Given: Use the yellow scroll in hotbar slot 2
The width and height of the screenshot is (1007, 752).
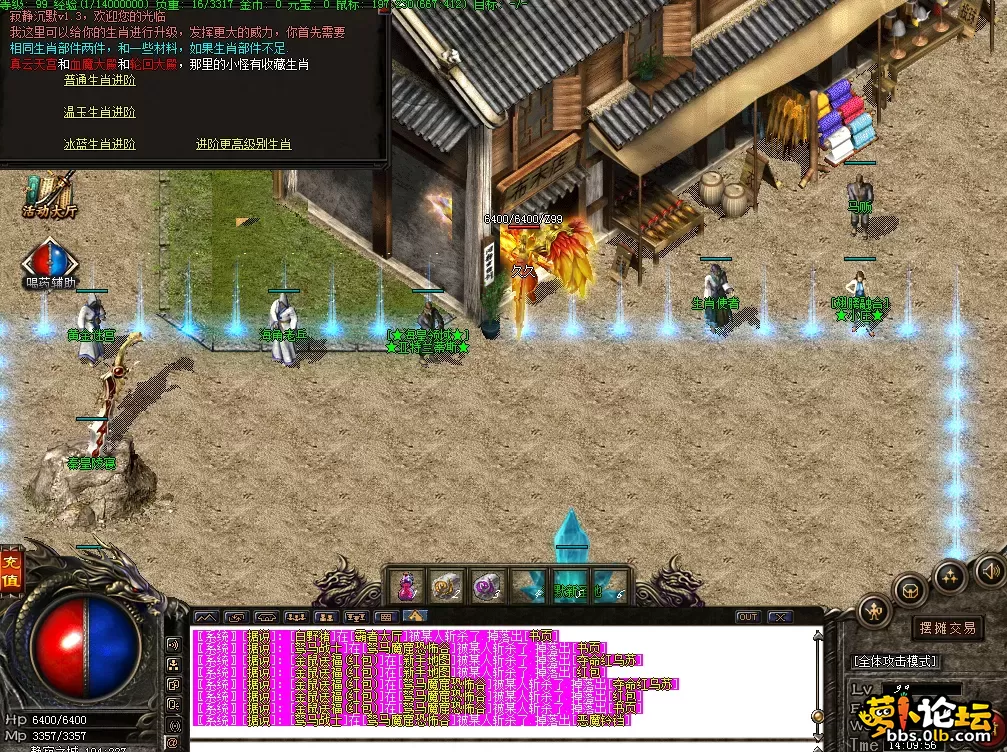Looking at the screenshot, I should click(x=446, y=585).
